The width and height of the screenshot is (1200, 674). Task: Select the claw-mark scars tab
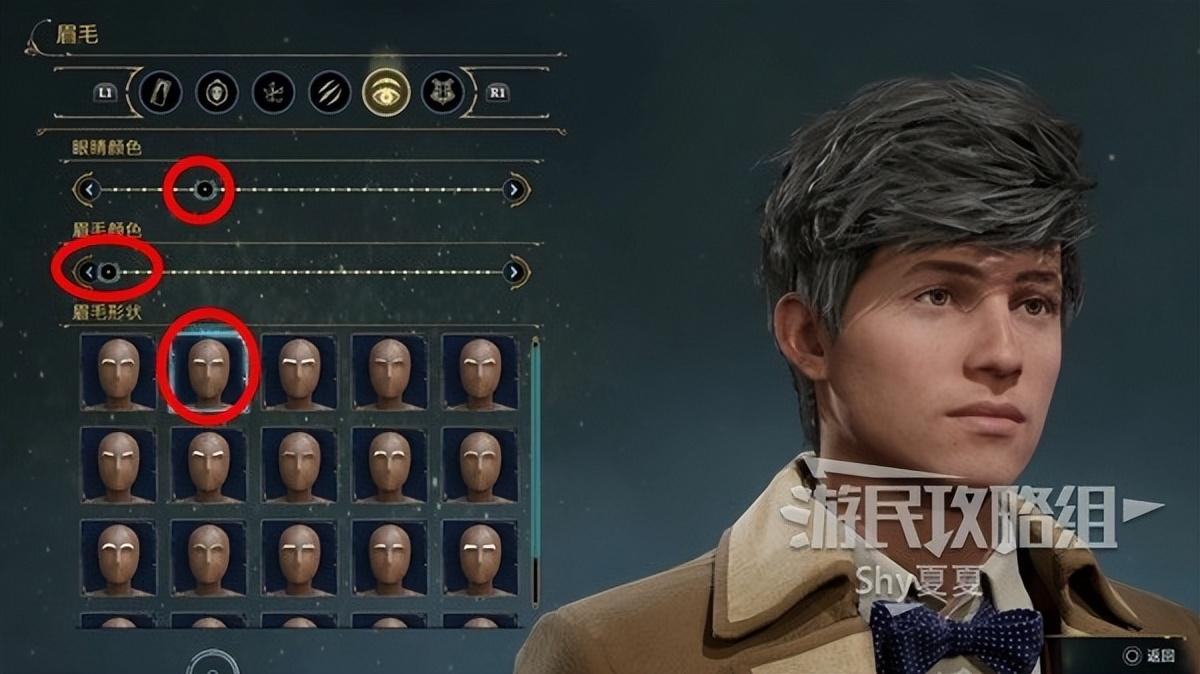[x=328, y=92]
